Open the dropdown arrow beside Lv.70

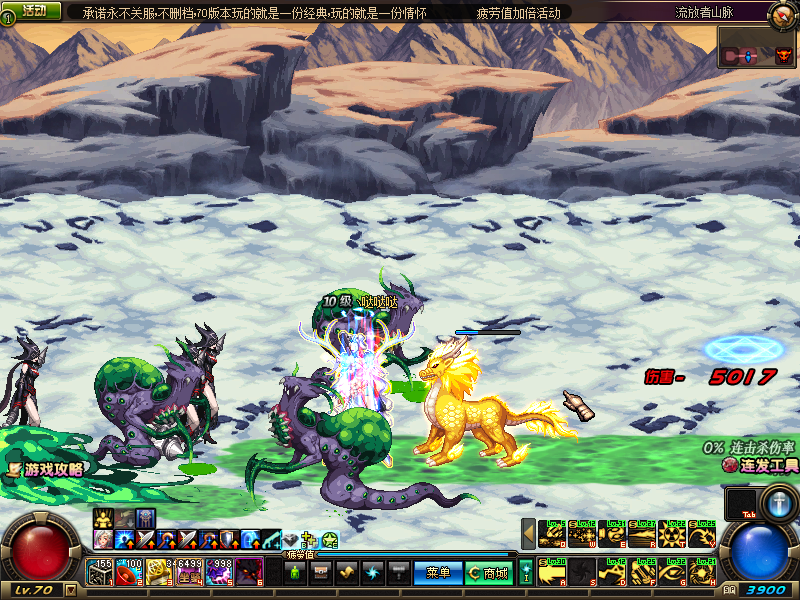(x=70, y=590)
